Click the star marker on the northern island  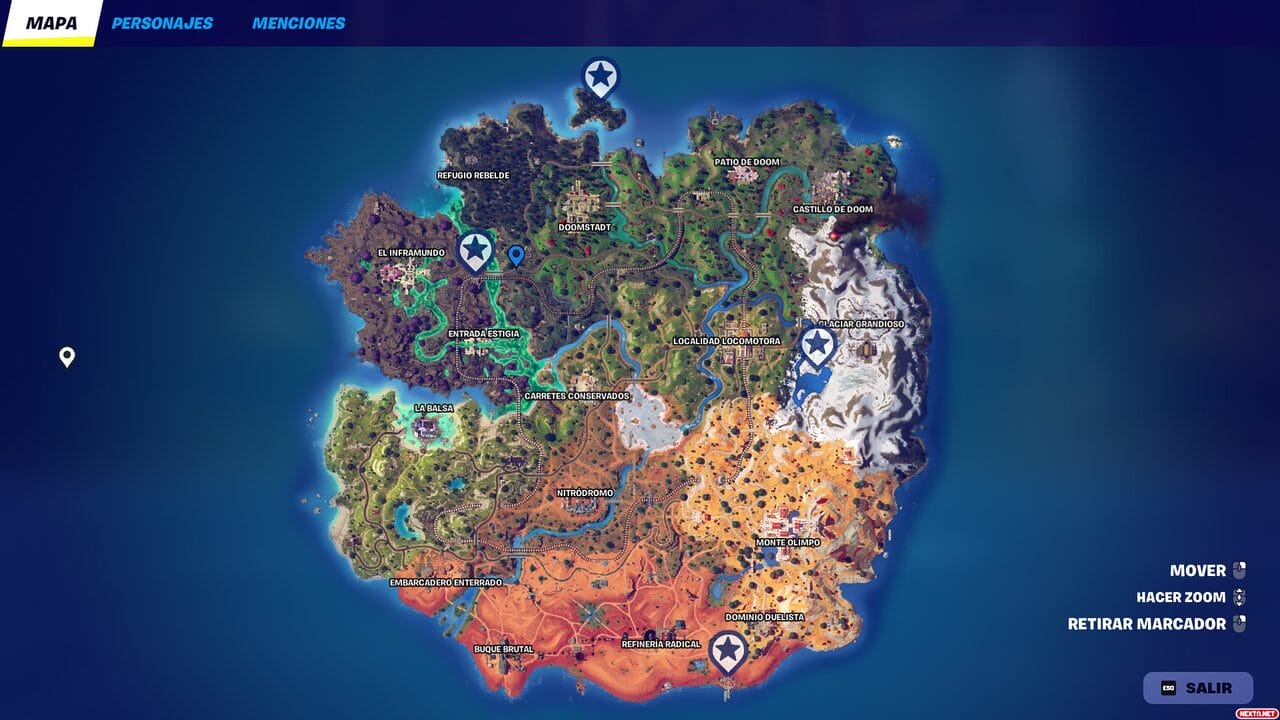point(601,75)
